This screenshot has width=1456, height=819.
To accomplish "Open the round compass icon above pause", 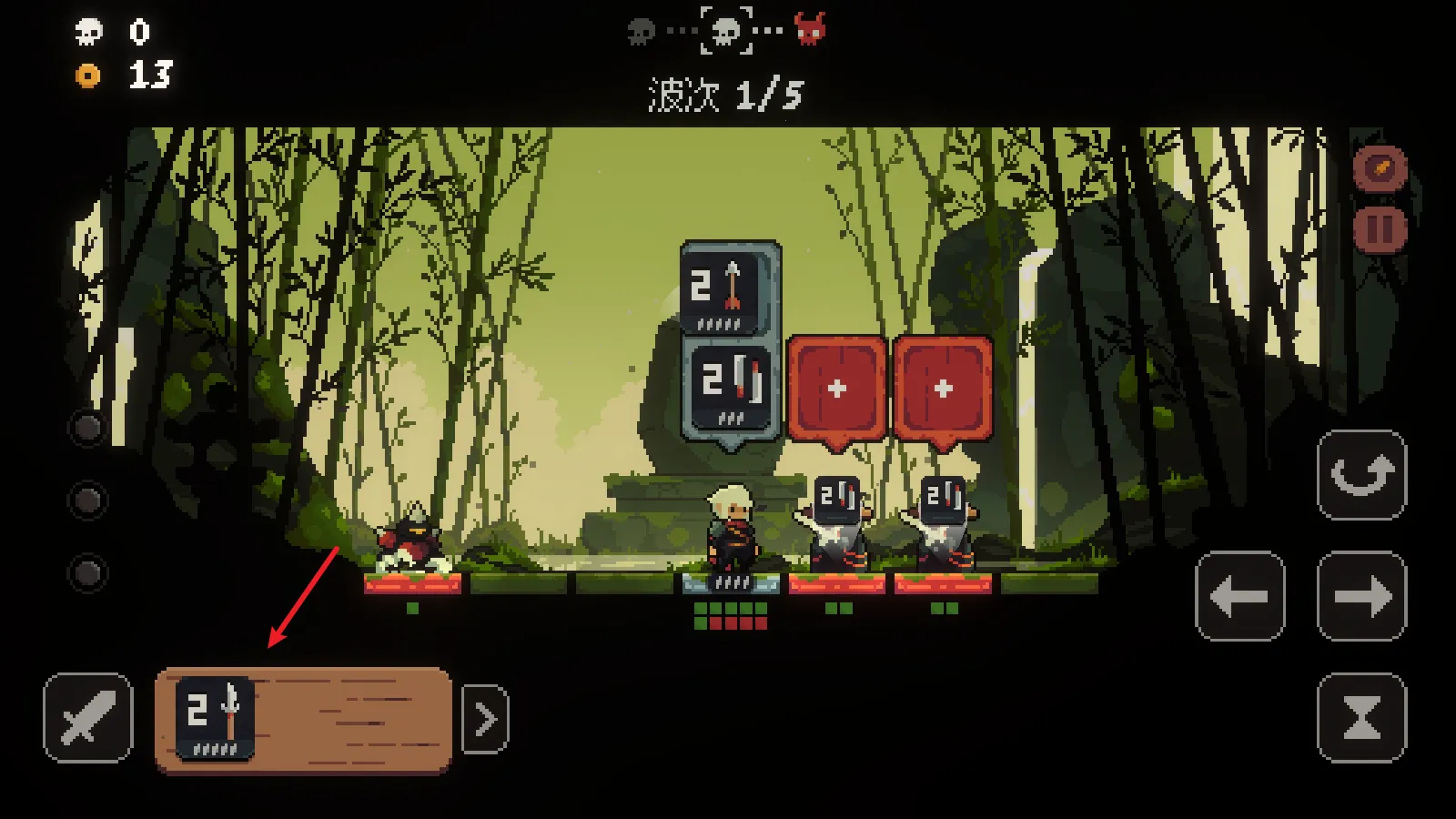I will pyautogui.click(x=1380, y=168).
